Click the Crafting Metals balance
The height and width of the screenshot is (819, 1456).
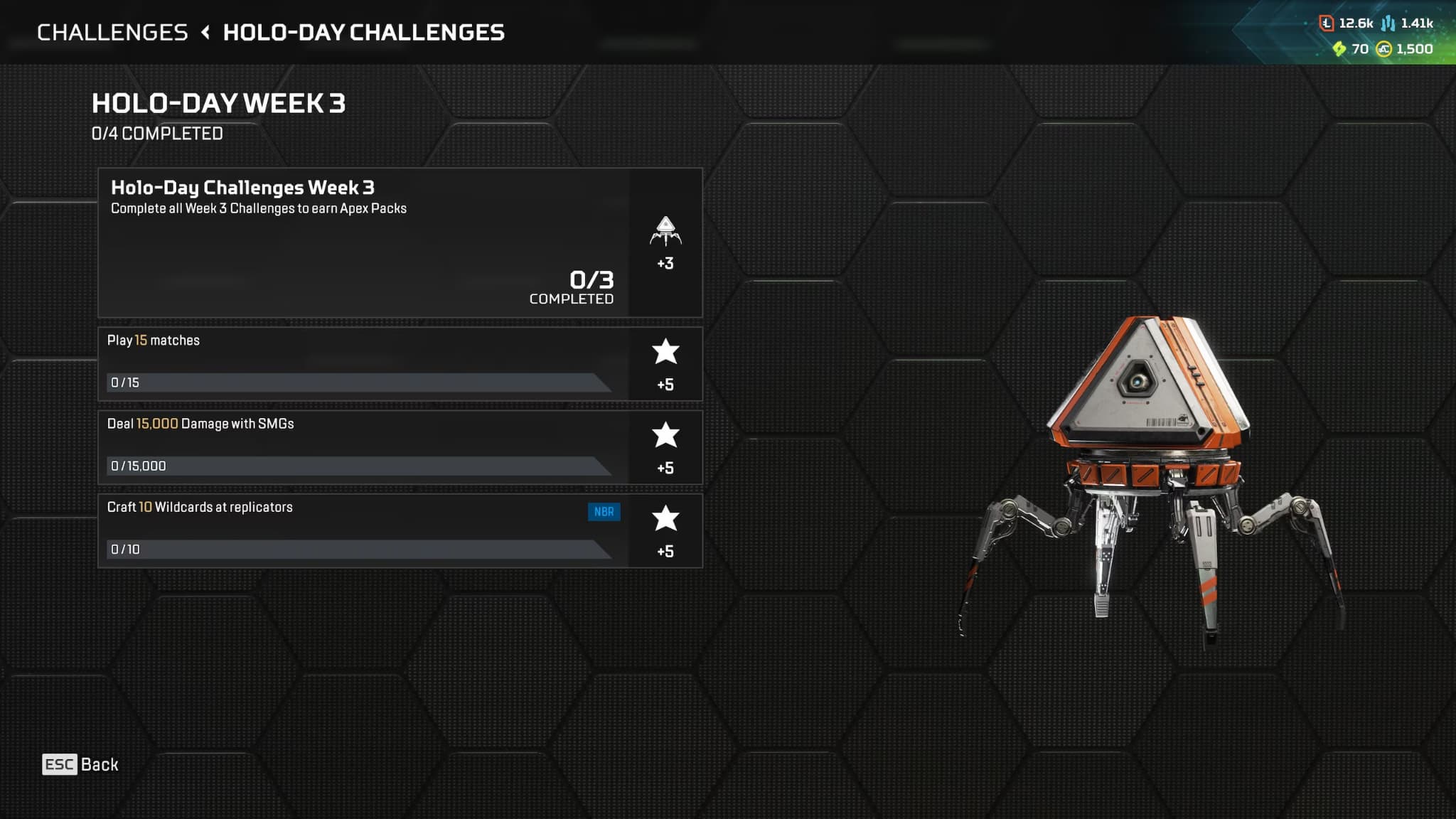tap(1408, 23)
